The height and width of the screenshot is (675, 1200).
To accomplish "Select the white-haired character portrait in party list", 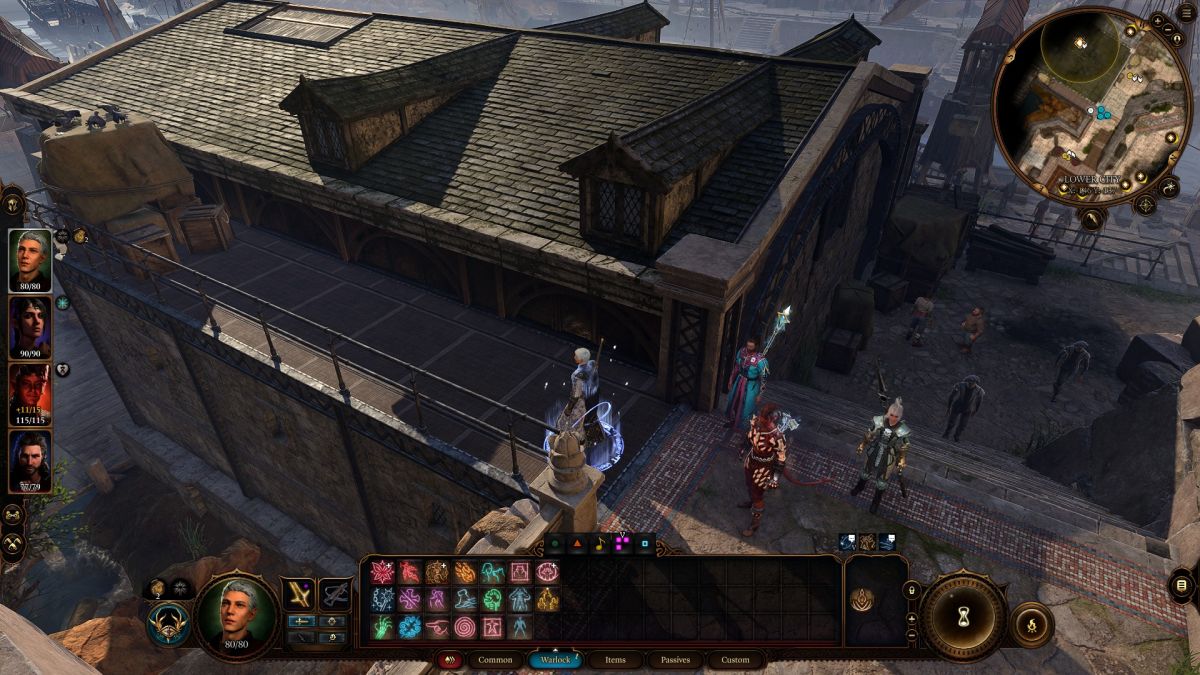I will 30,260.
